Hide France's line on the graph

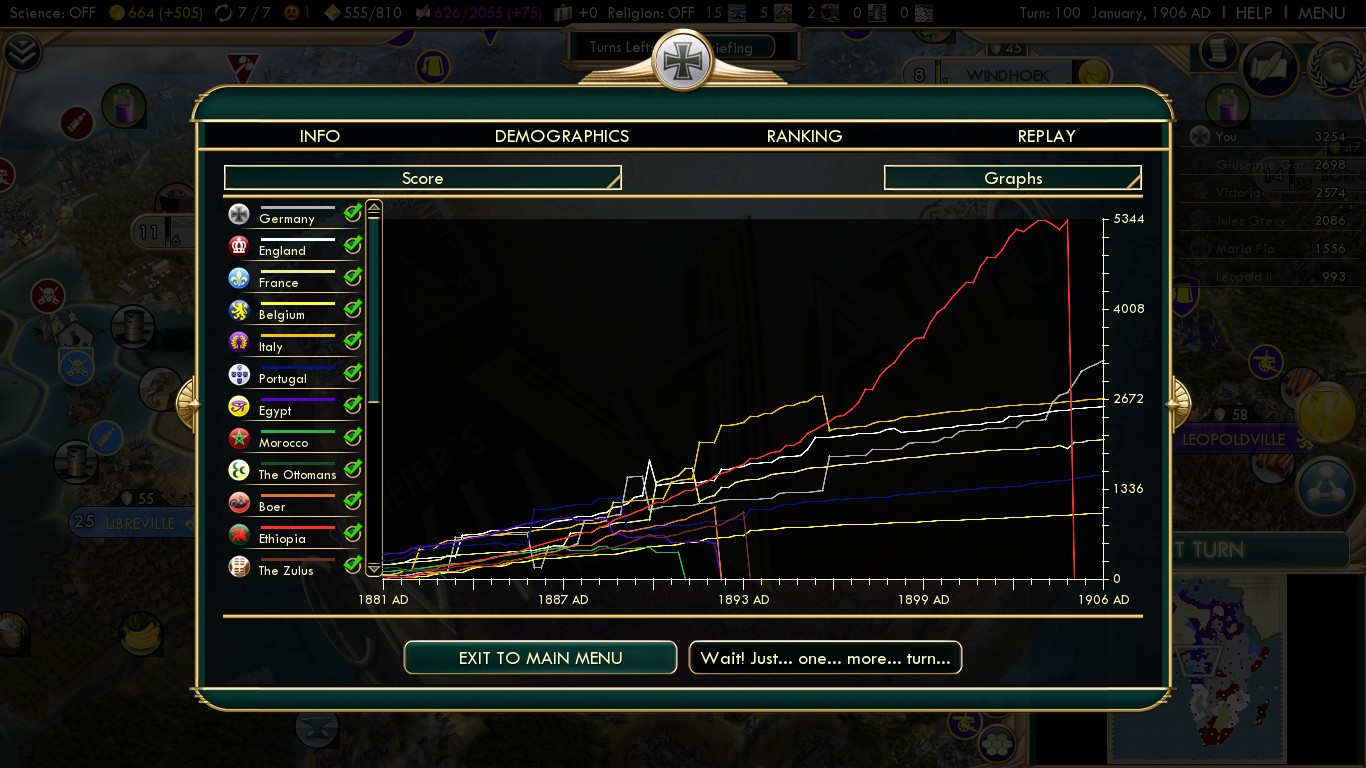tap(353, 277)
